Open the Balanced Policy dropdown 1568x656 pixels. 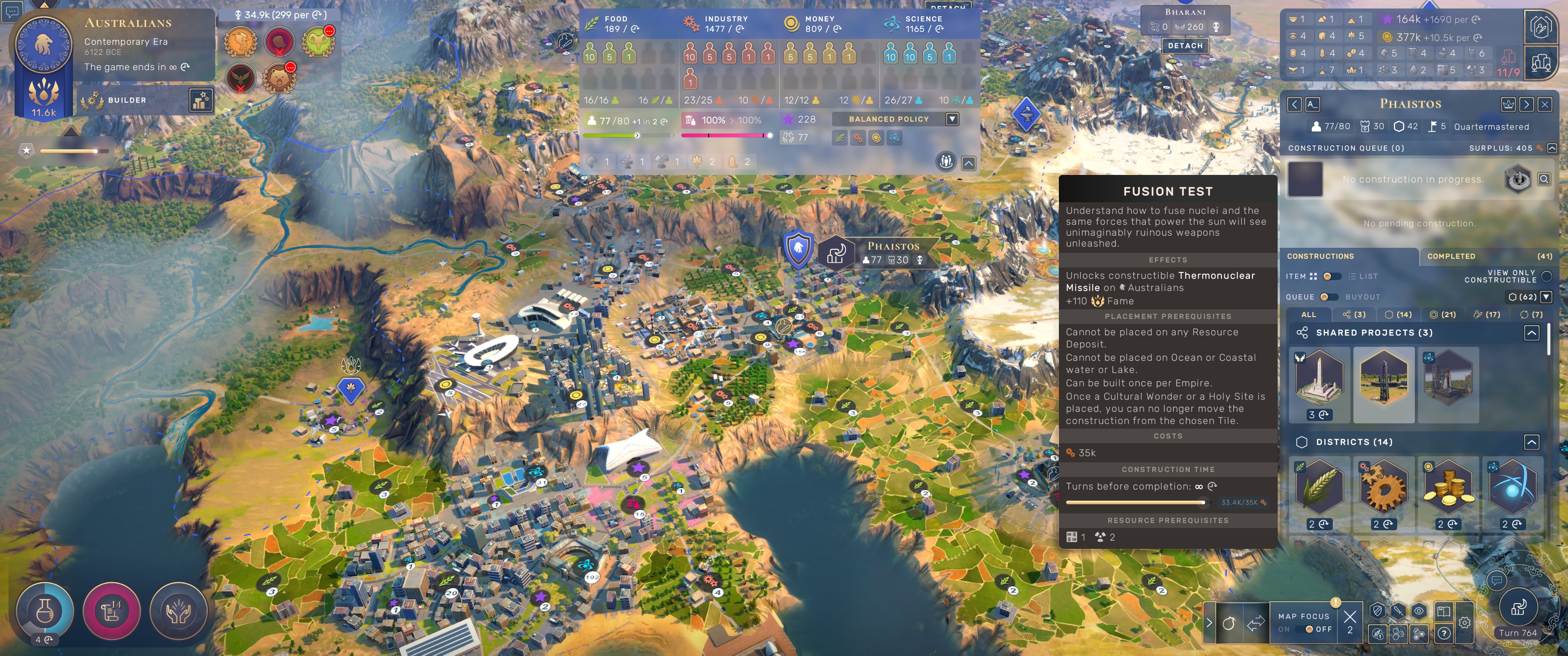click(x=952, y=119)
